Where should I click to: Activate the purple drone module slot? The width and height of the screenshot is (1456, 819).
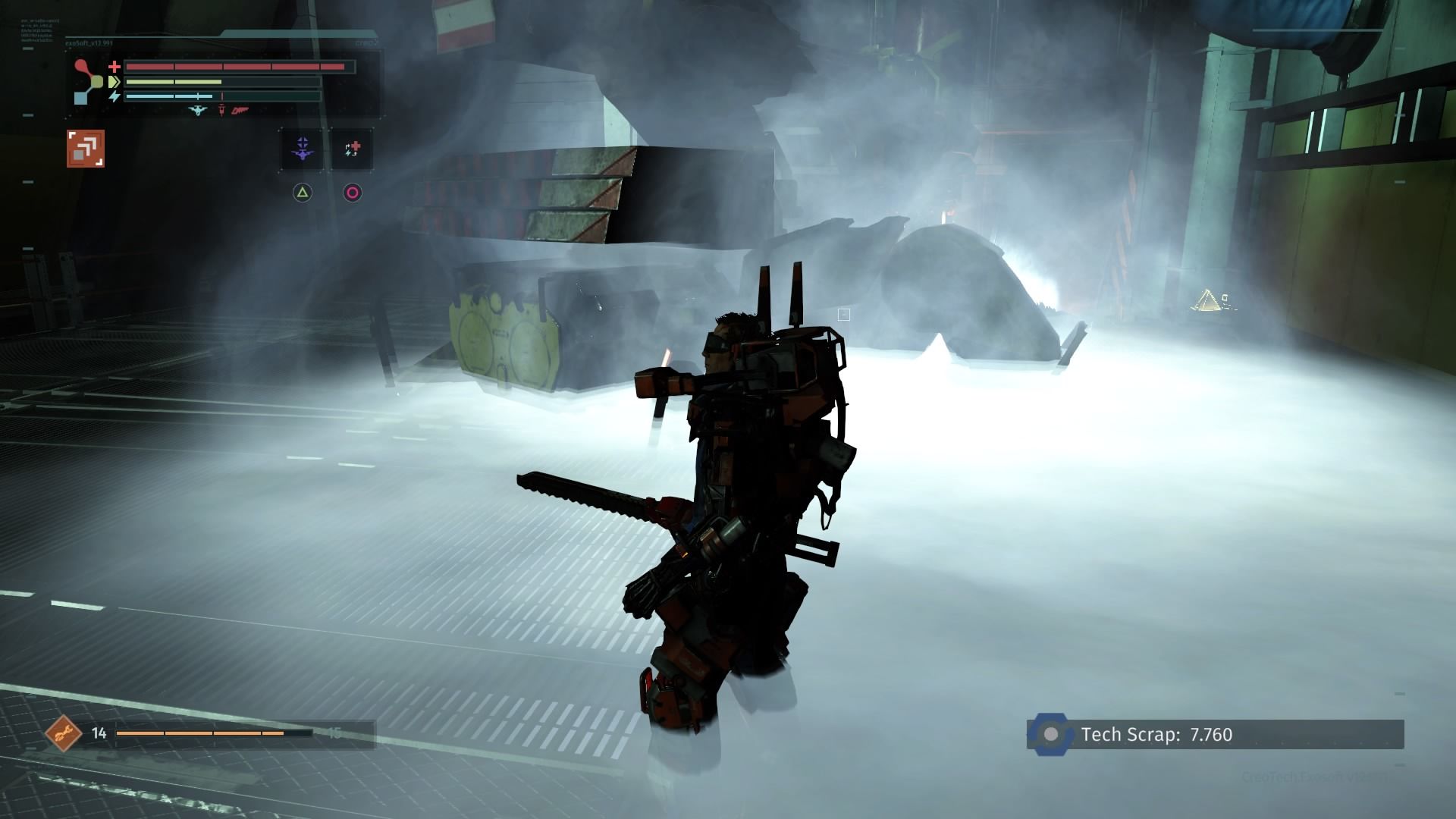(x=303, y=149)
